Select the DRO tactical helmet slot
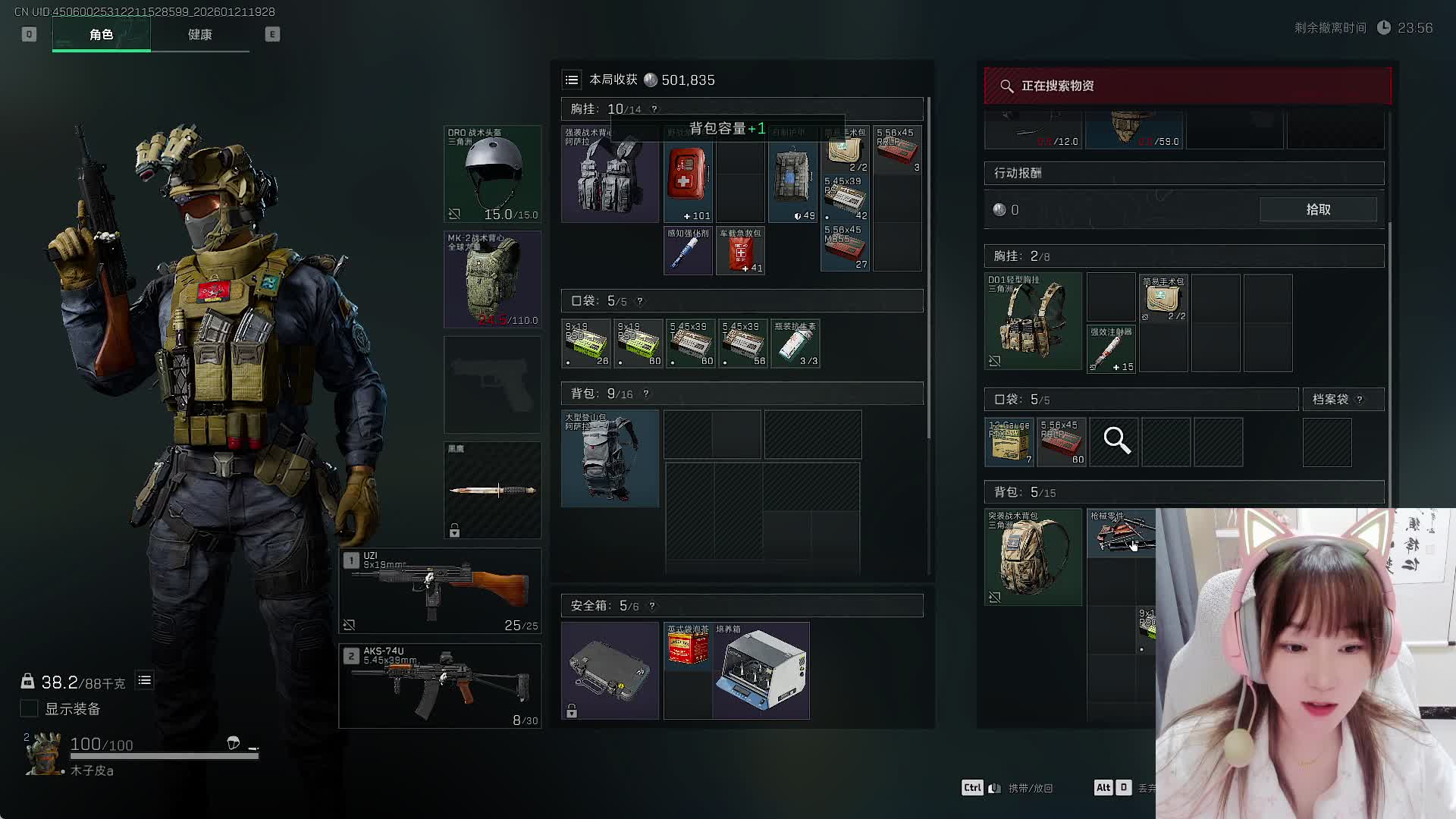The width and height of the screenshot is (1456, 819). (x=492, y=174)
